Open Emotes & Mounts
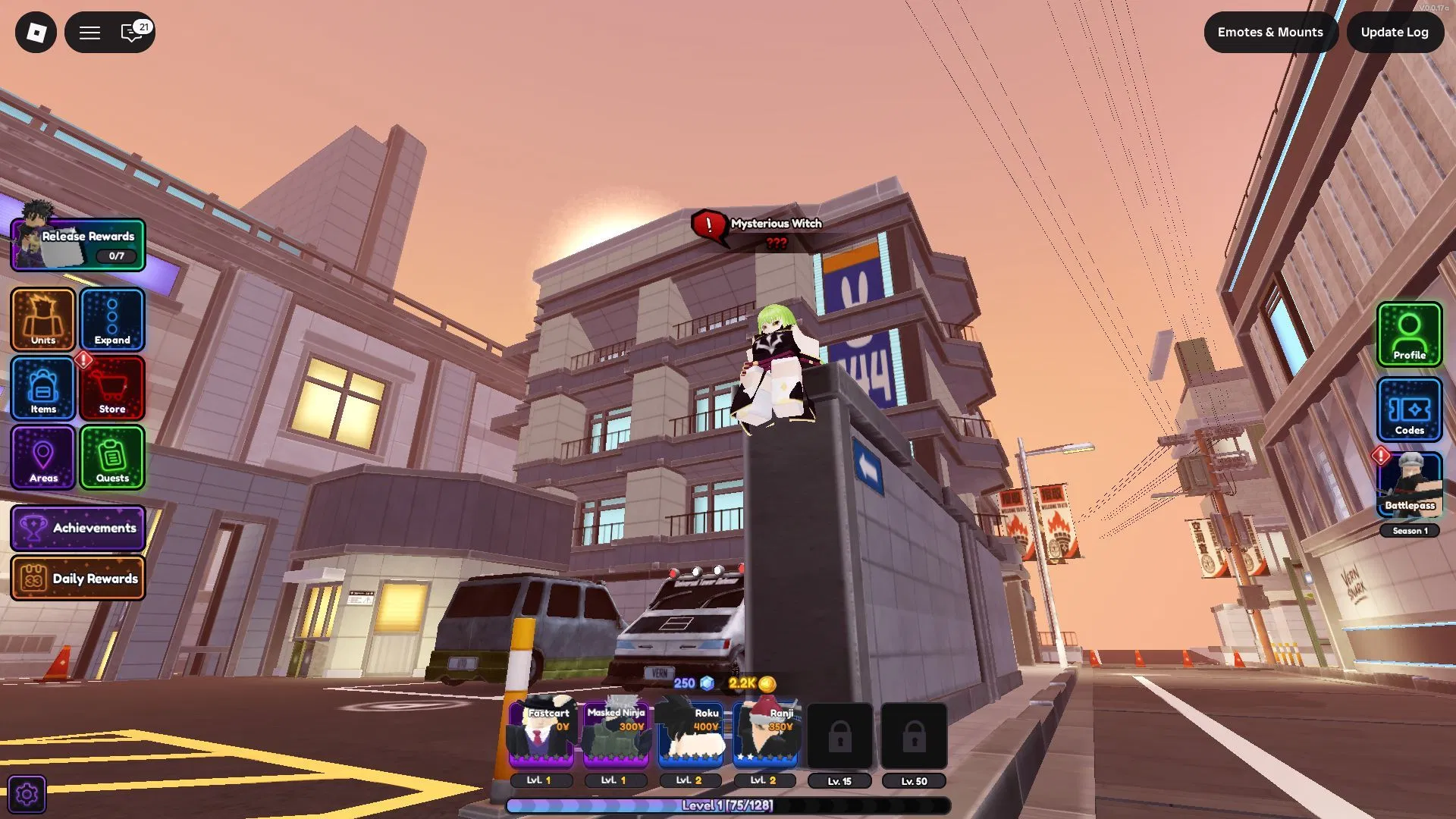 pos(1270,32)
